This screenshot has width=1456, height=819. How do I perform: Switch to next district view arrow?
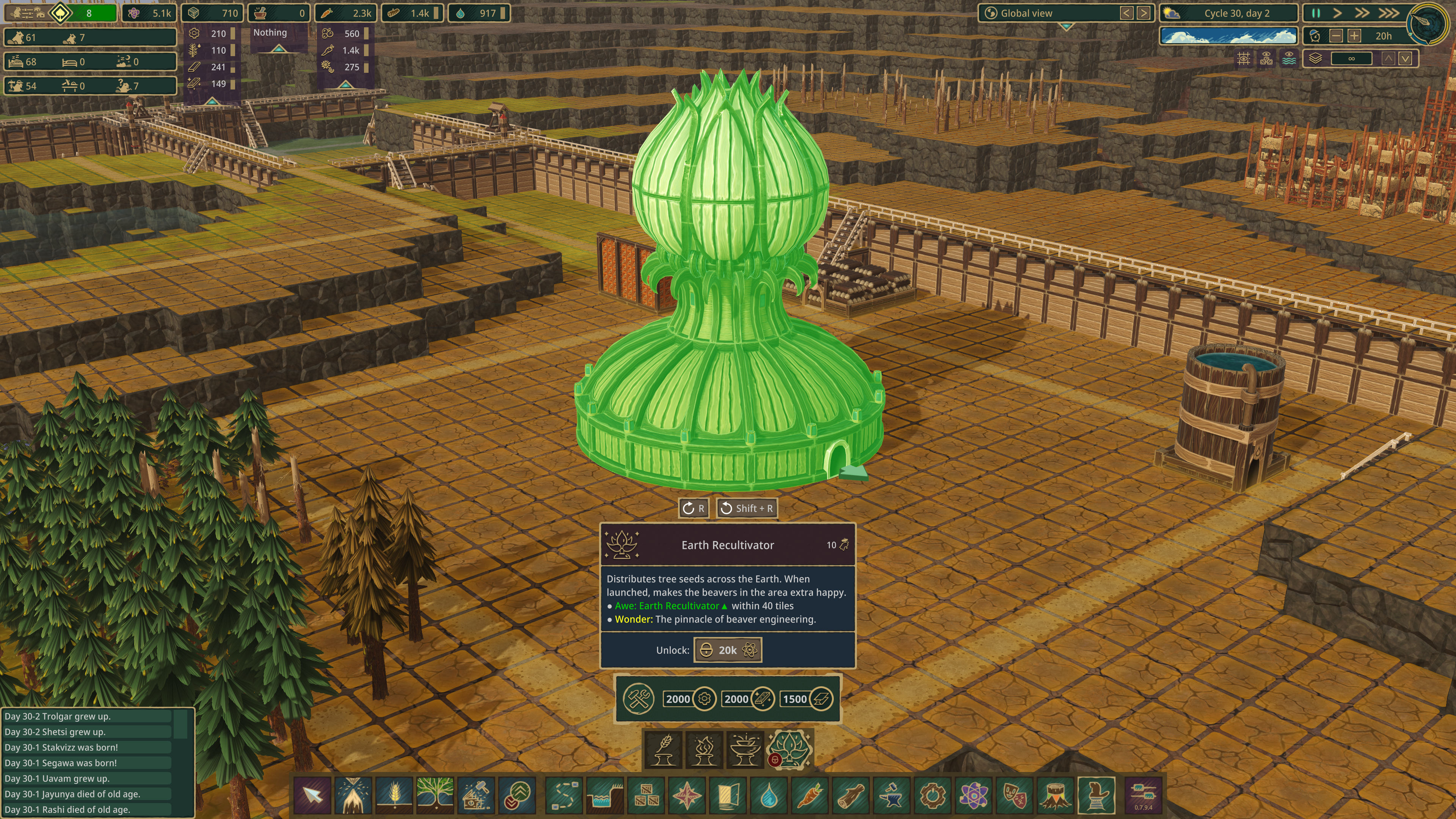click(1144, 13)
